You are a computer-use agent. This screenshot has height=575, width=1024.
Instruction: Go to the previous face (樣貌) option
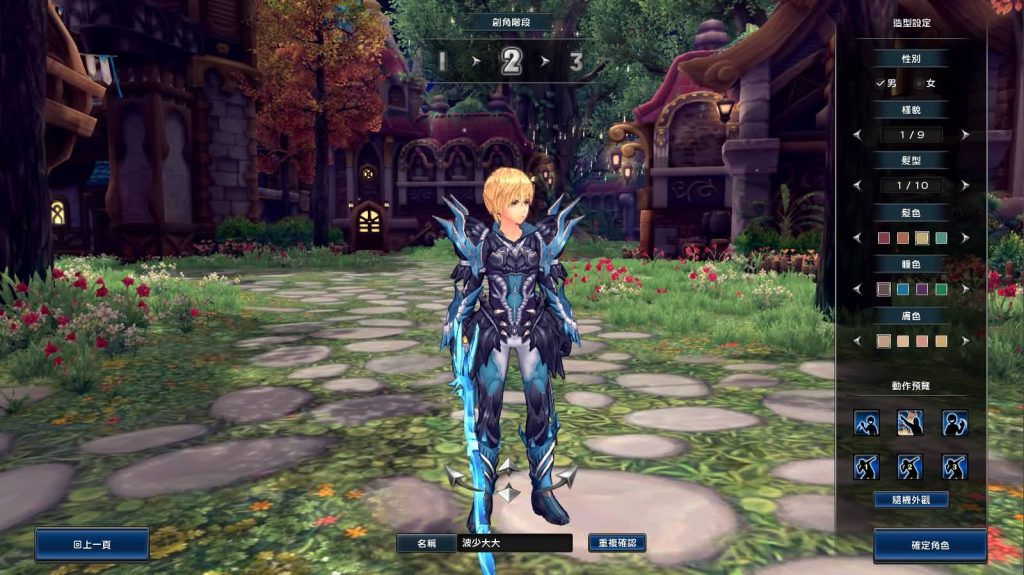tap(856, 134)
